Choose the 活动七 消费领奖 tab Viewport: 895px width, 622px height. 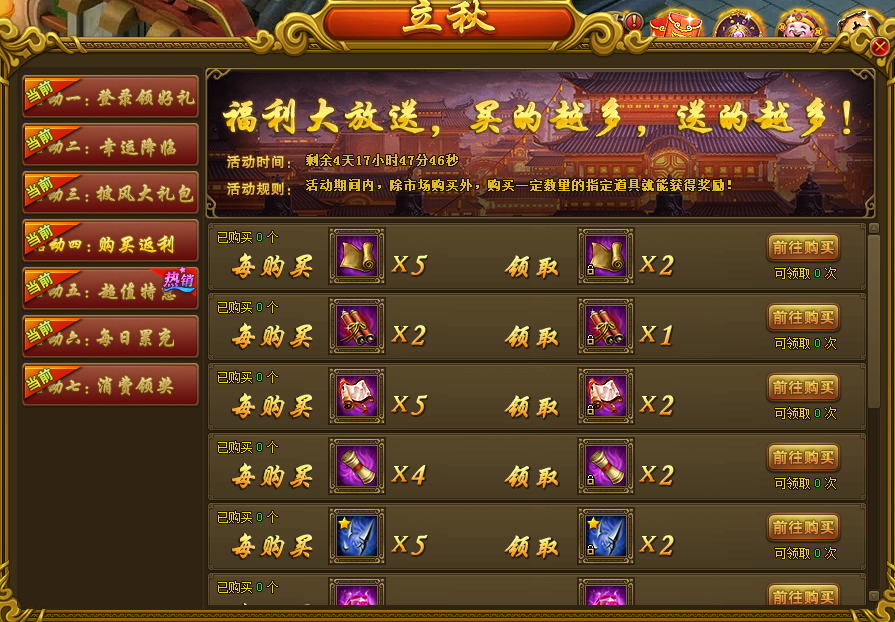111,386
